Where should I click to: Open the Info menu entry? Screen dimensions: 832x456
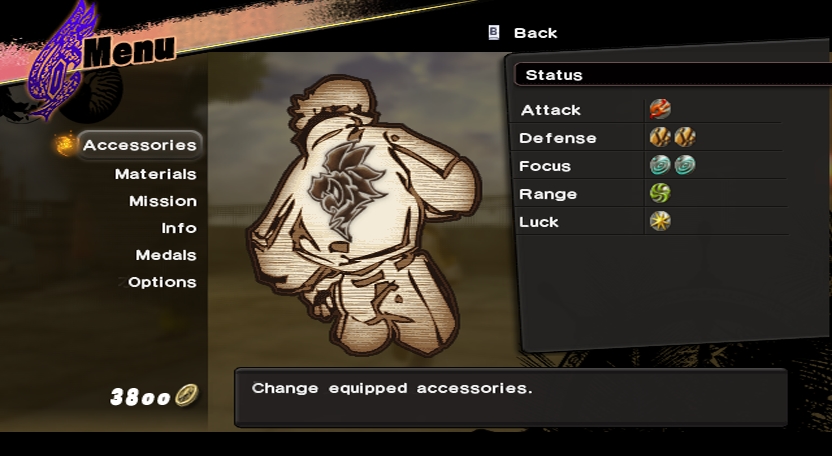coord(179,228)
